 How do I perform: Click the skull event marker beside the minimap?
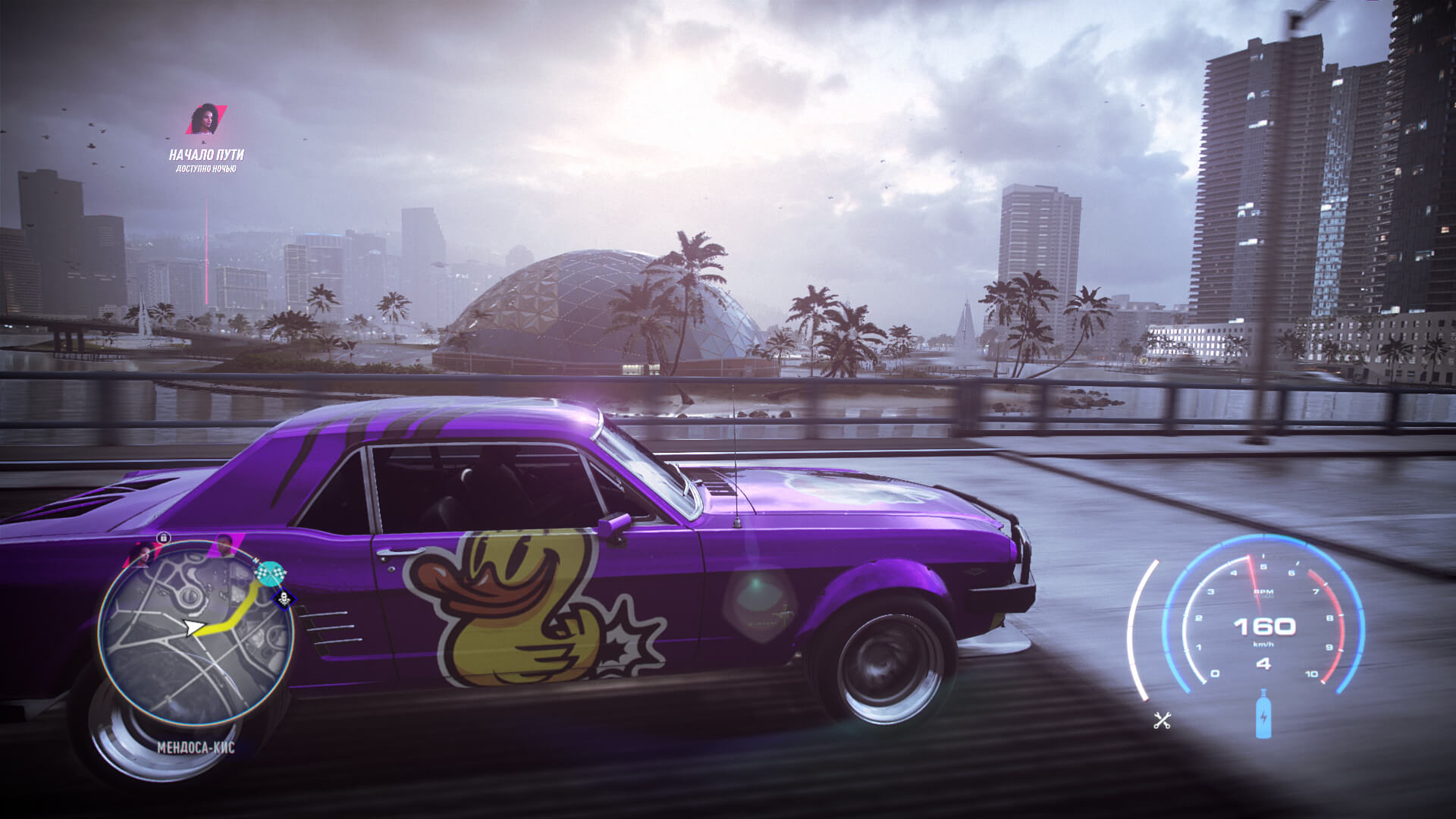284,599
